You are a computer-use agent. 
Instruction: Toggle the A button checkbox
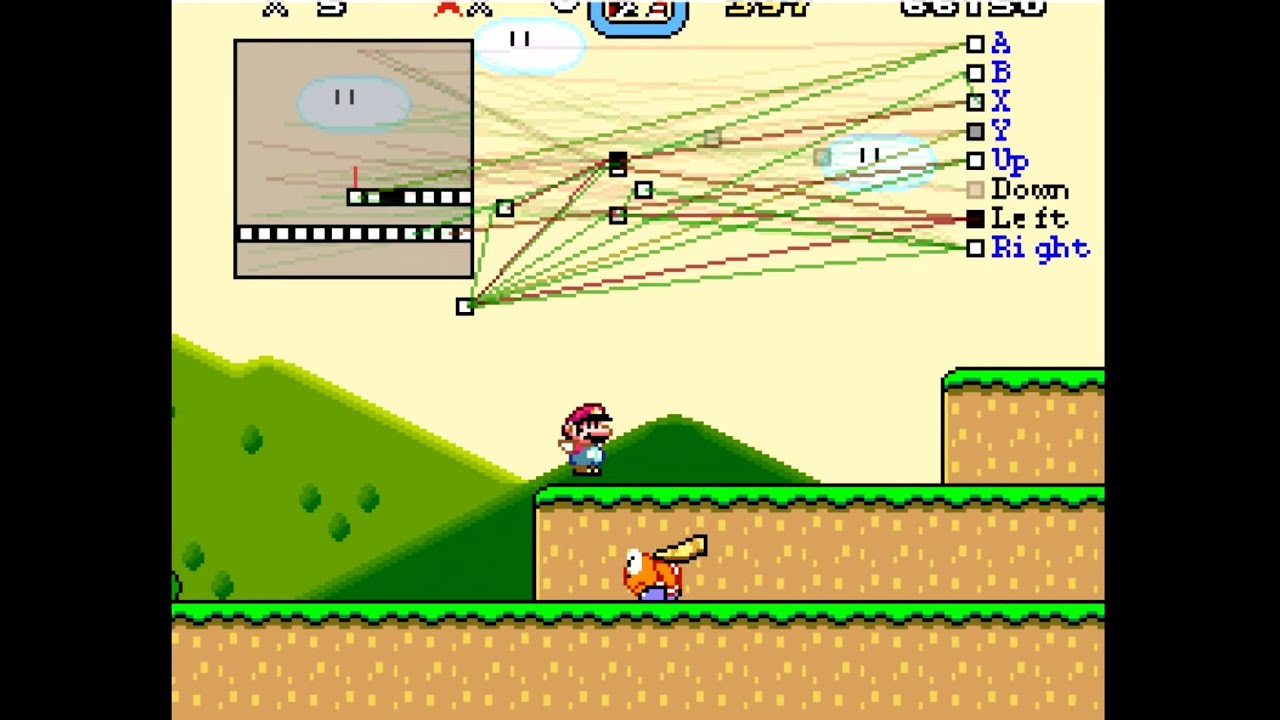tap(975, 44)
